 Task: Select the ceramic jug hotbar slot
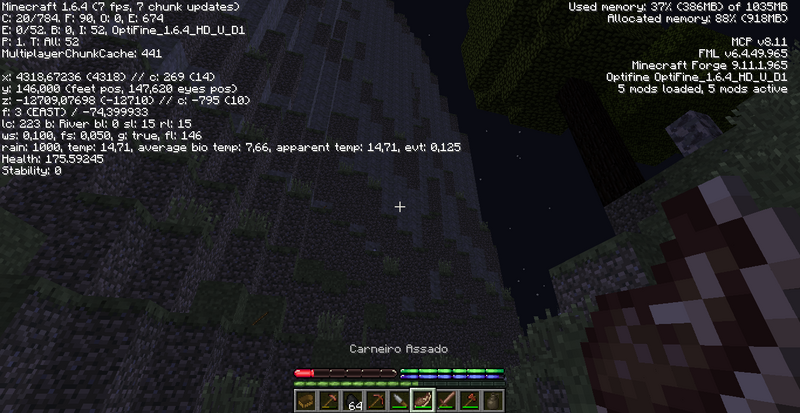pos(491,401)
